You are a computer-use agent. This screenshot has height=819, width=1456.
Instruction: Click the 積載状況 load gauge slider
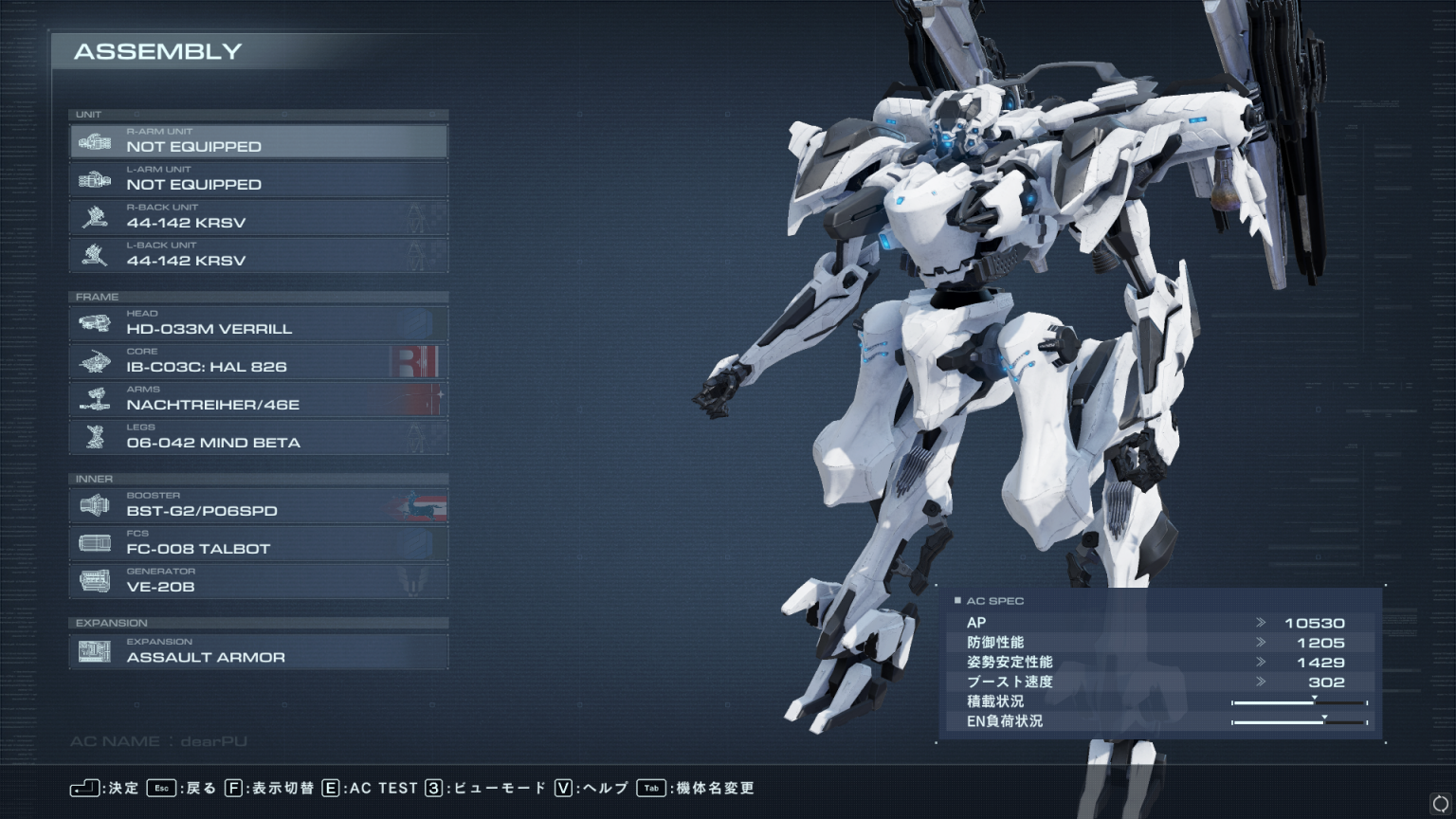point(1314,701)
